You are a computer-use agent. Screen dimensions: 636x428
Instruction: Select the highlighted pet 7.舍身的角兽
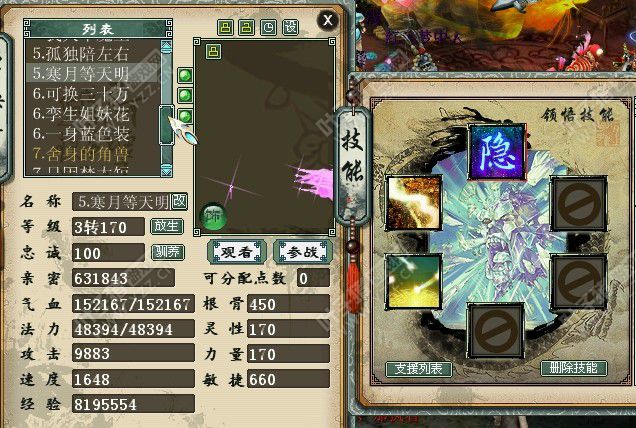(80, 154)
